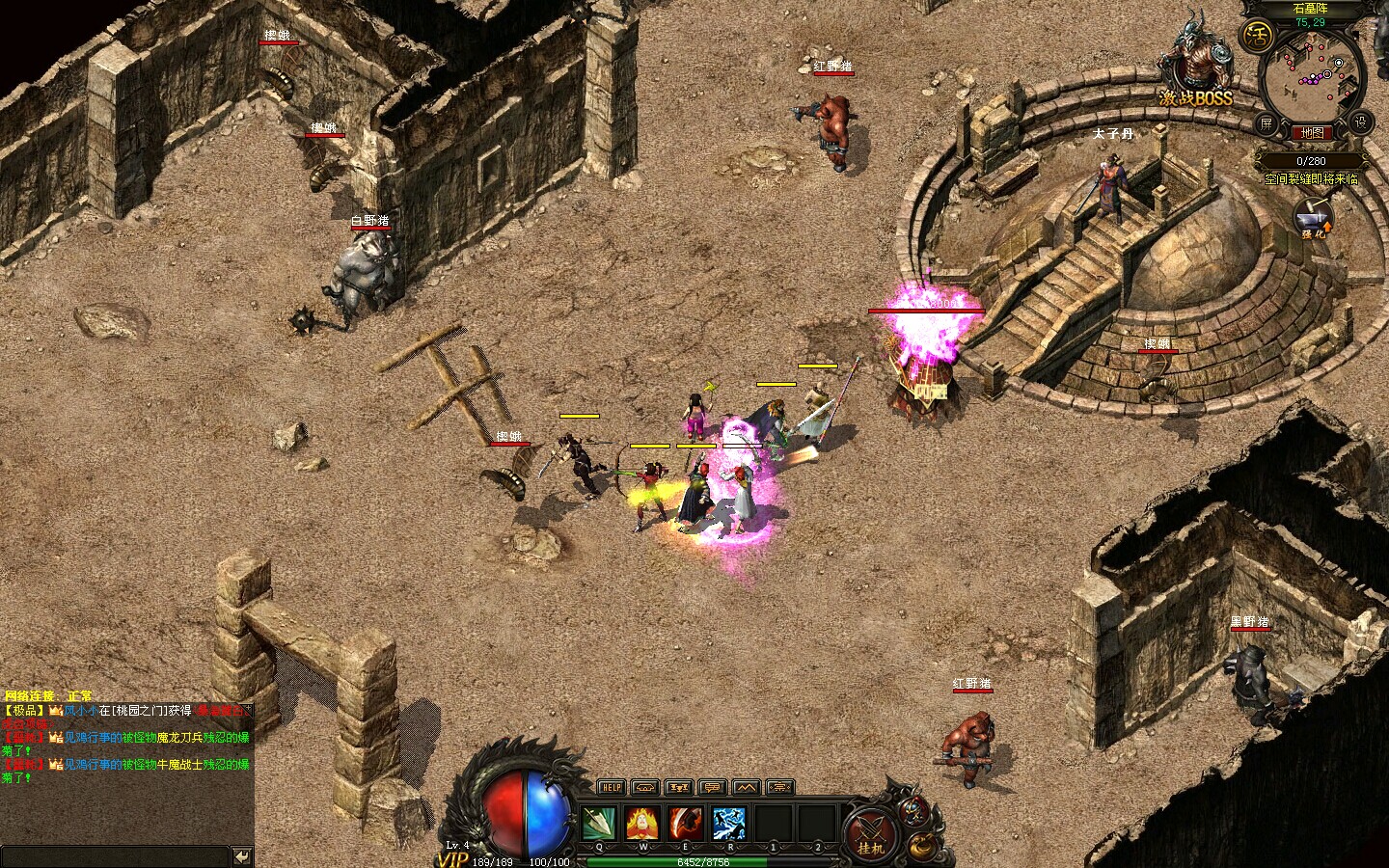Select the 活 activity button beside the minimap

(1258, 38)
